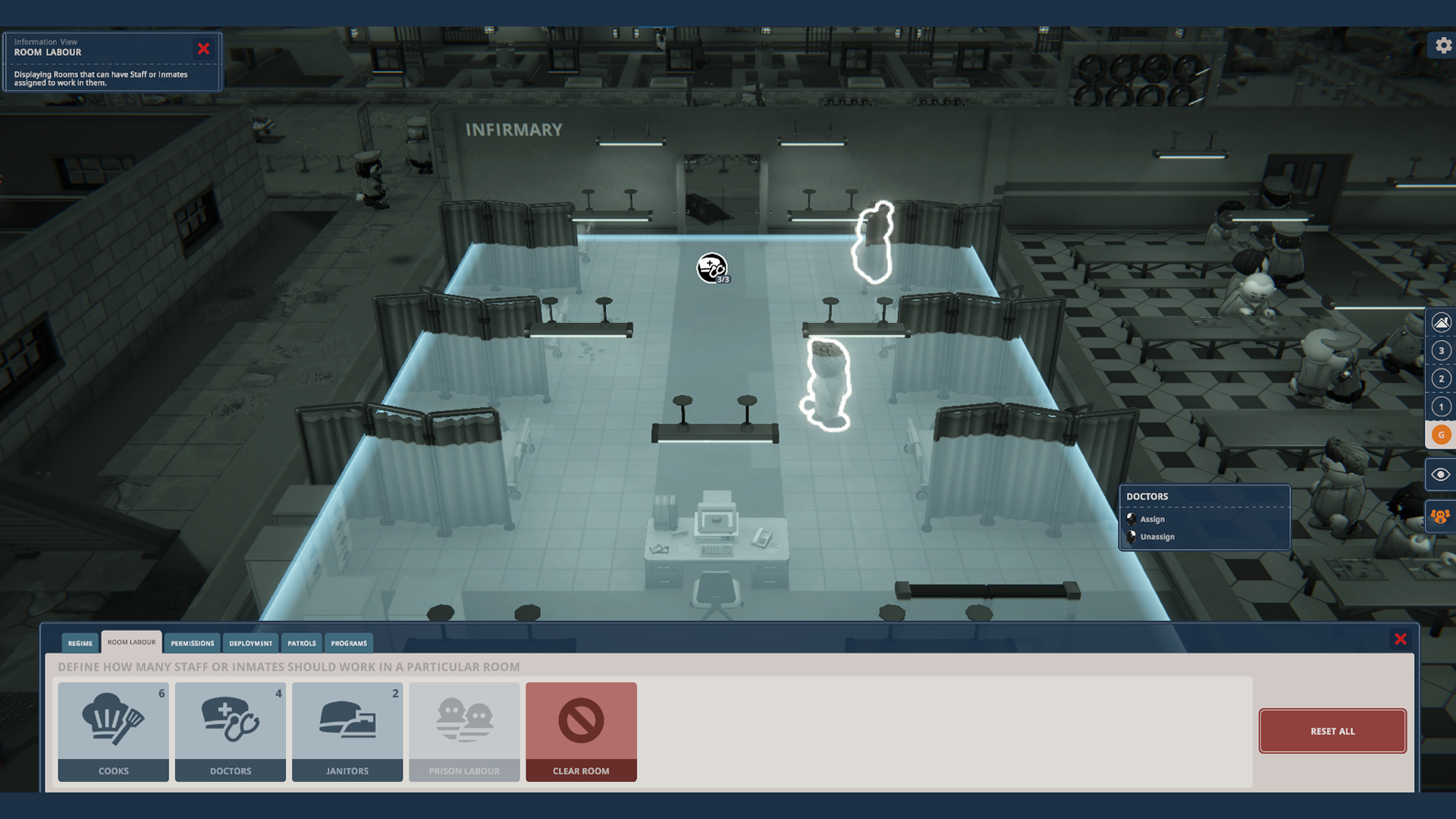Select floor level 2
1456x819 pixels.
(x=1440, y=378)
